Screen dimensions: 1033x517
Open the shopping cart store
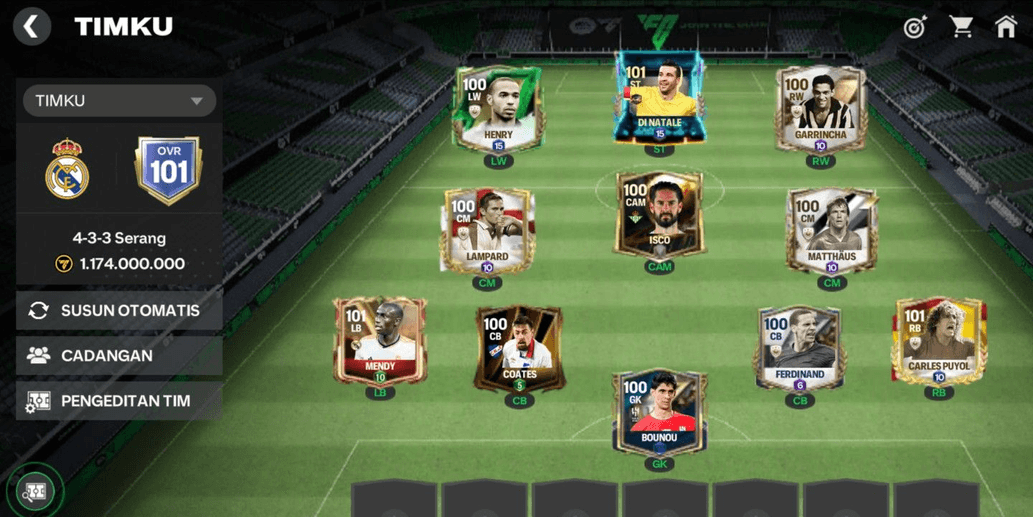click(x=961, y=27)
